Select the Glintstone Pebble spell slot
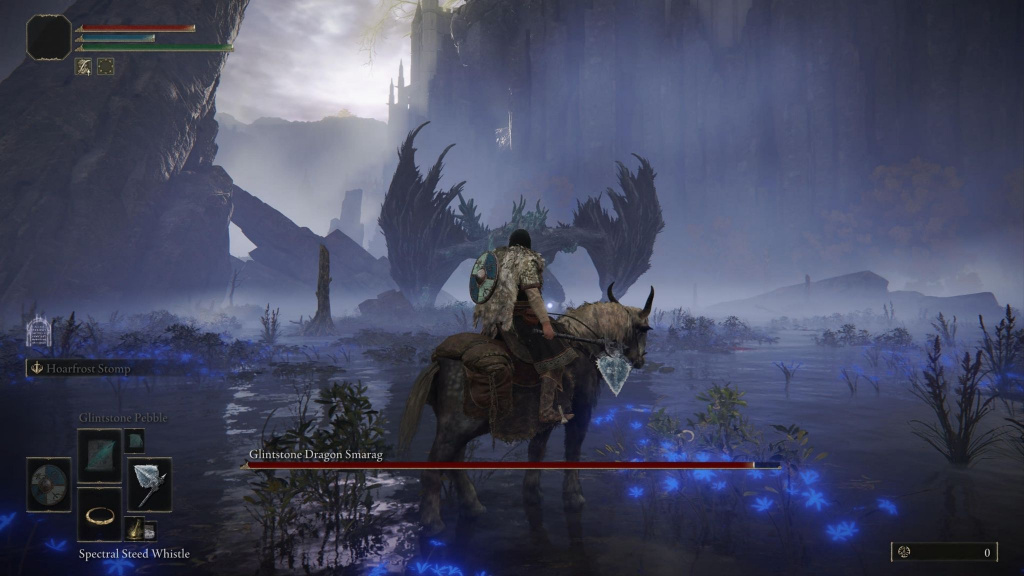Image resolution: width=1024 pixels, height=576 pixels. [x=99, y=456]
